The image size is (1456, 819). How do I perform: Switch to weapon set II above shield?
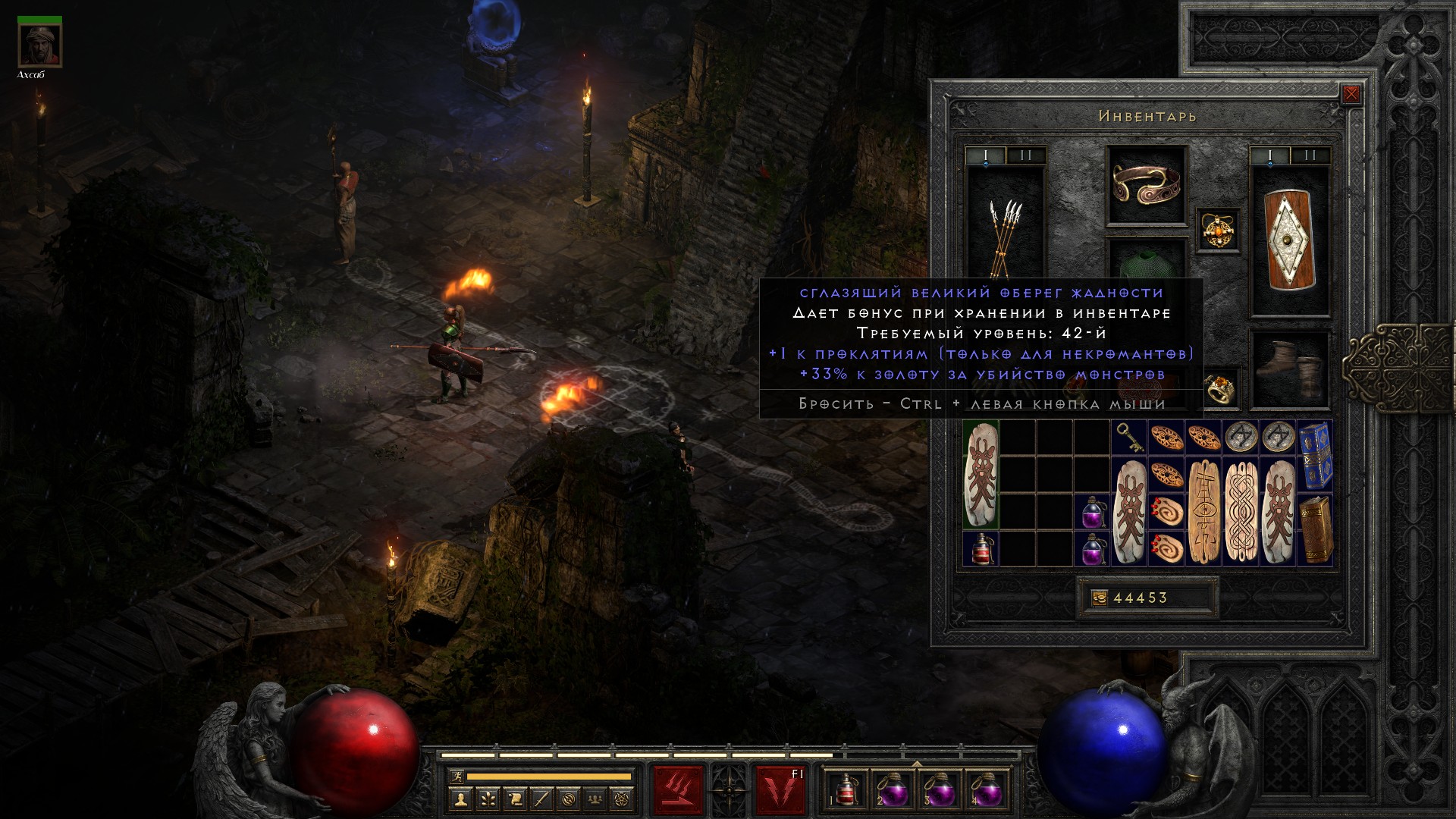pyautogui.click(x=1310, y=156)
